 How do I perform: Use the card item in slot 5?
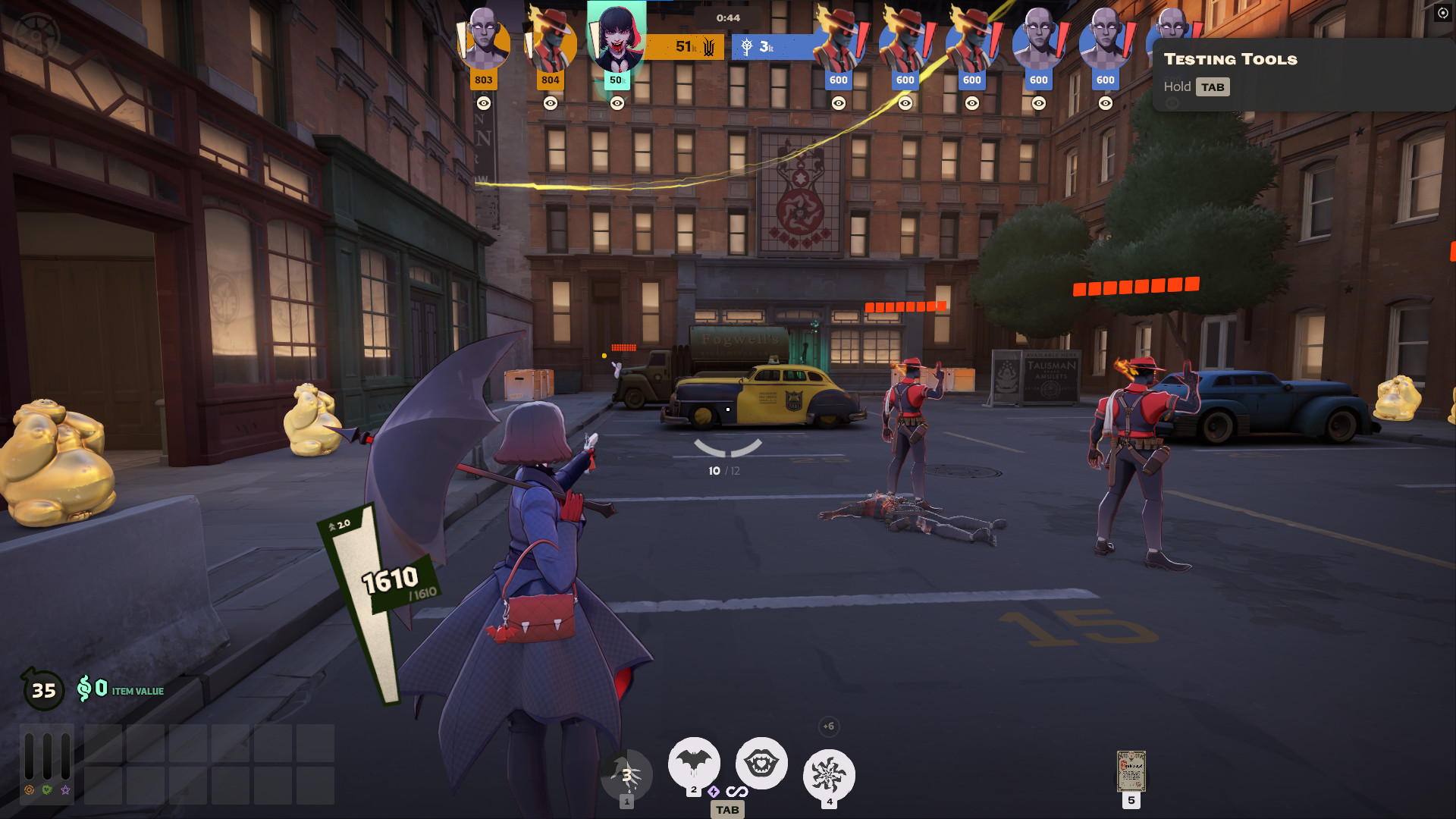(x=1131, y=771)
